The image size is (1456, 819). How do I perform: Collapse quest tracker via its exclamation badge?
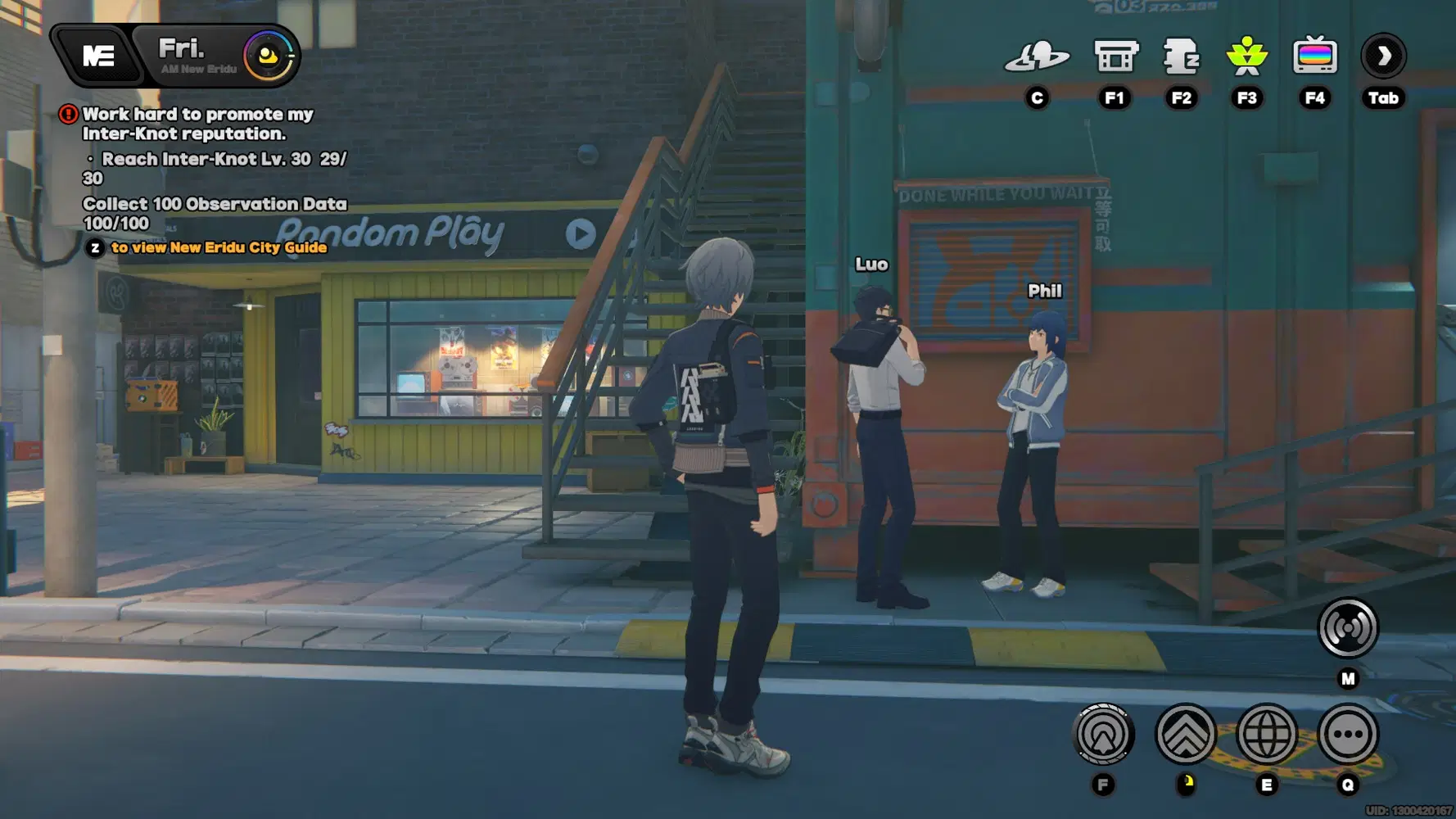pos(66,114)
